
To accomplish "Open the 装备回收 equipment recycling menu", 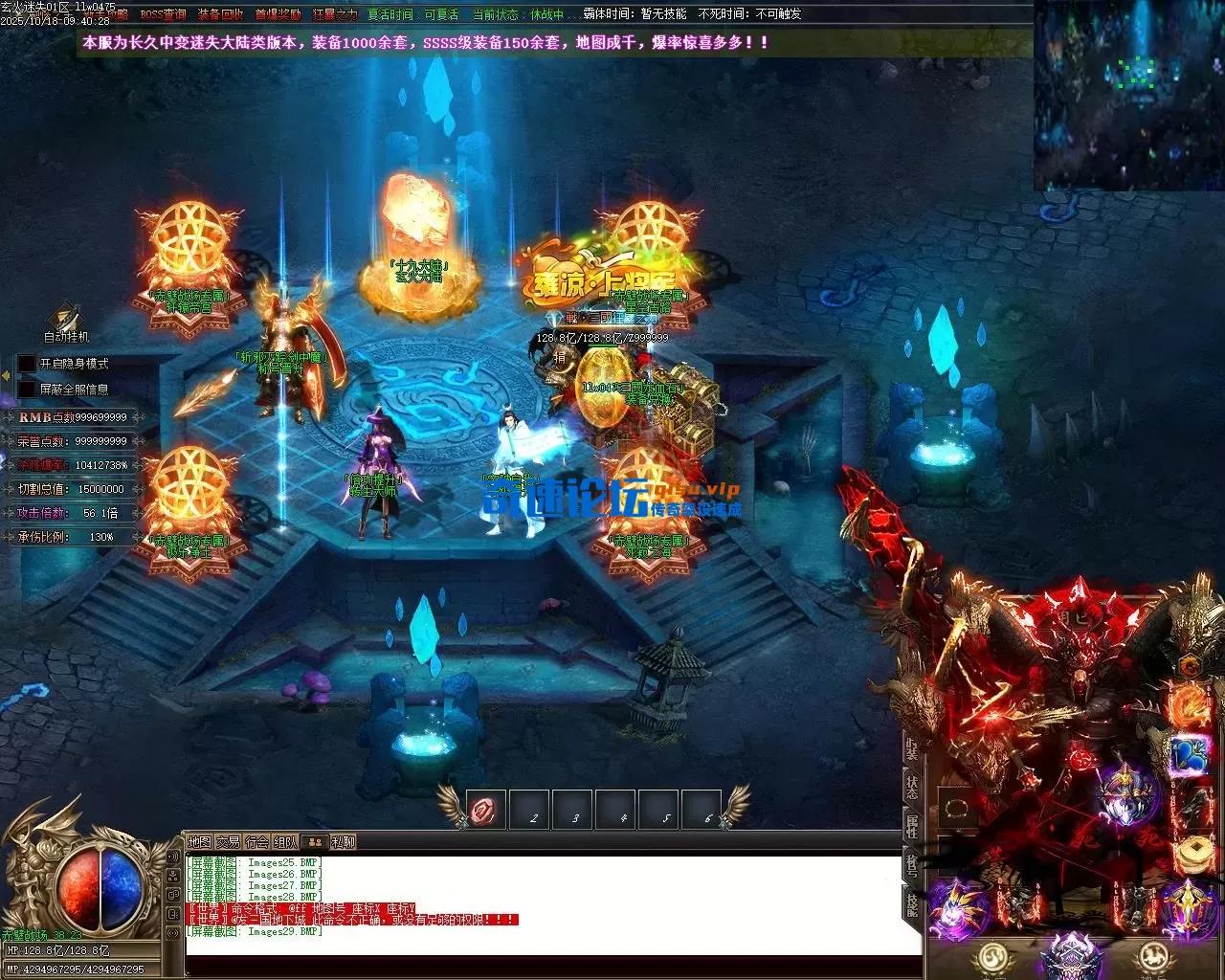I will click(x=221, y=14).
